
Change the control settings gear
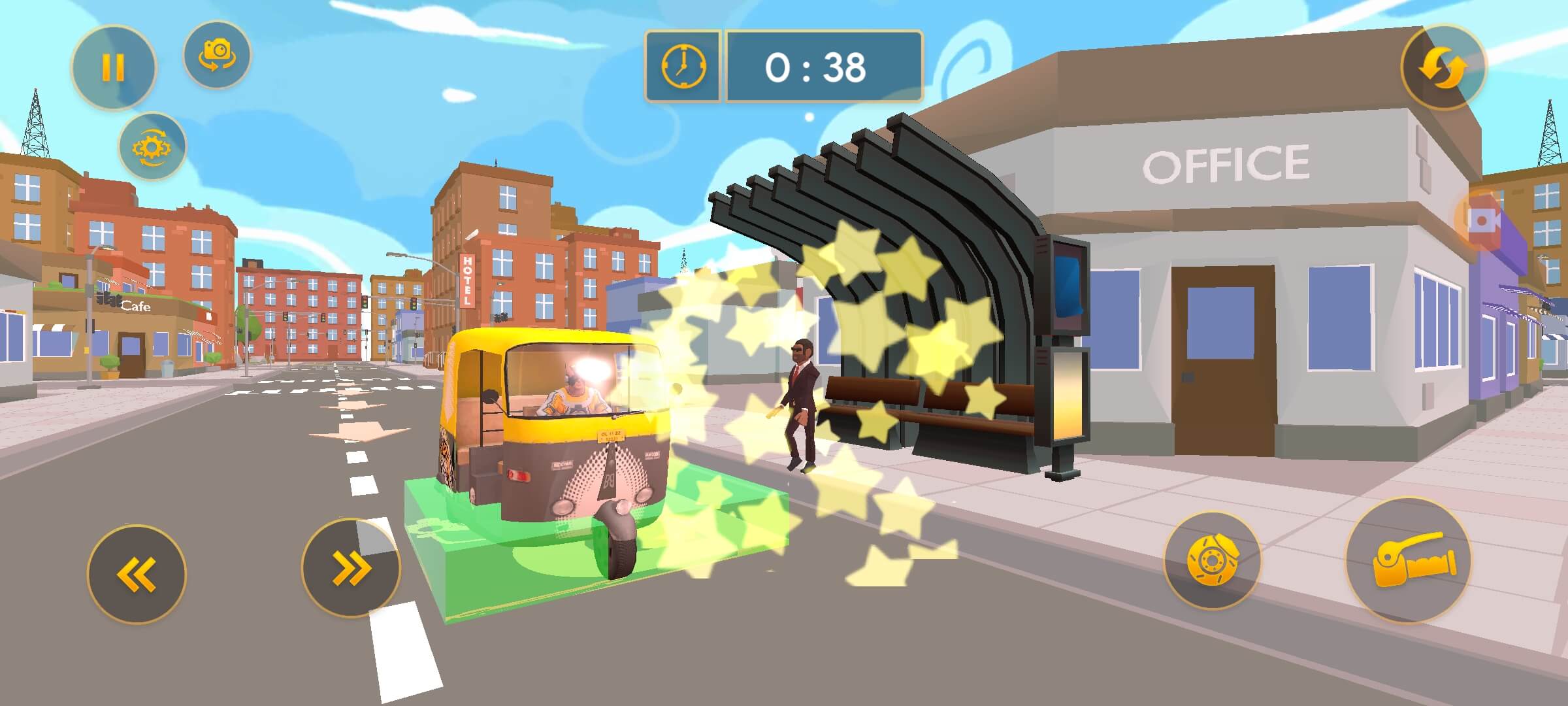[x=152, y=147]
